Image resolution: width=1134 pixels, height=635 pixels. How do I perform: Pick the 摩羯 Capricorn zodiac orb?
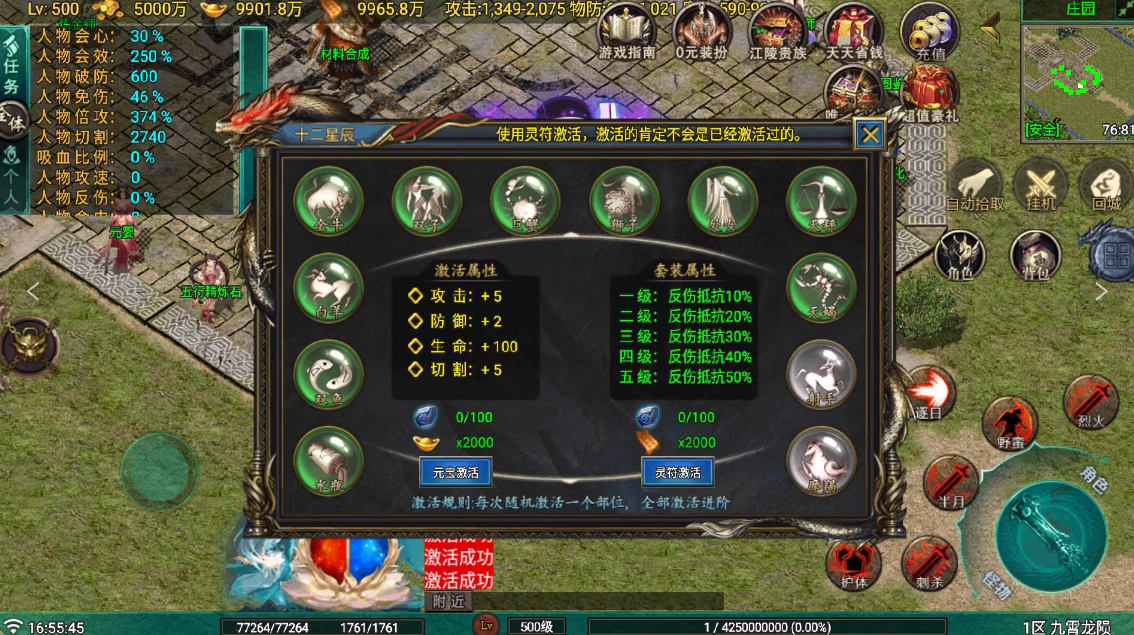(x=821, y=461)
